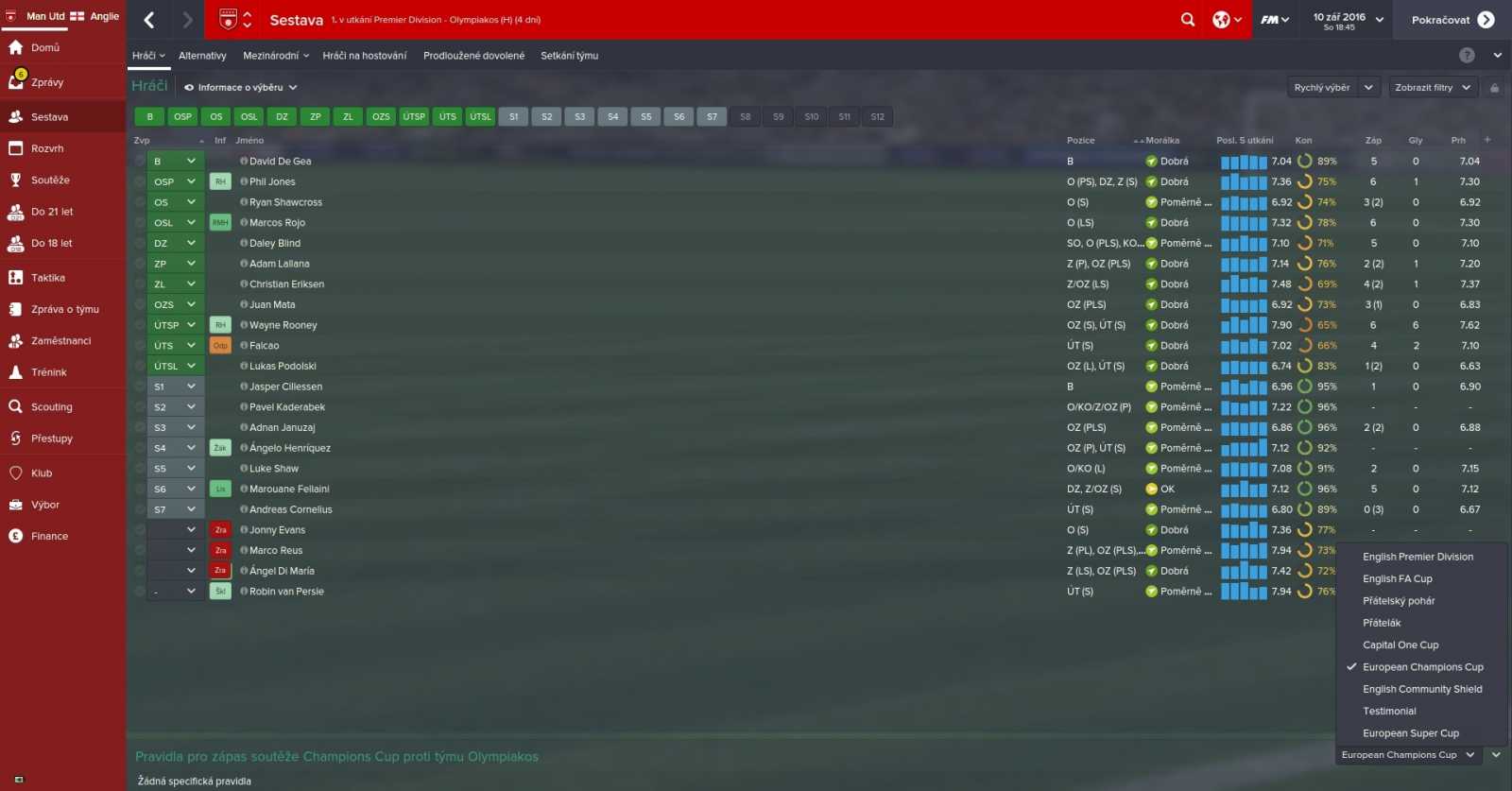The width and height of the screenshot is (1512, 791).
Task: Open the Přestupy section in the sidebar
Action: coord(47,438)
